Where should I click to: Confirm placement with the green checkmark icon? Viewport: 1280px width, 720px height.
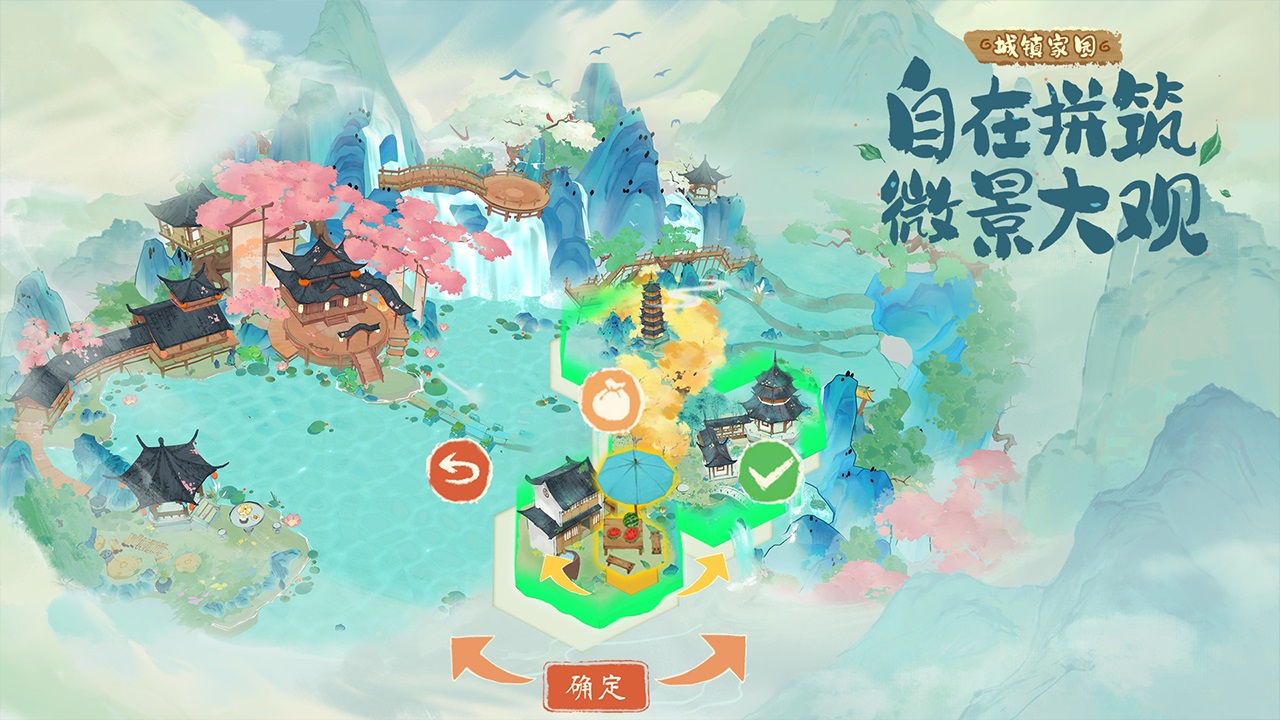(772, 470)
